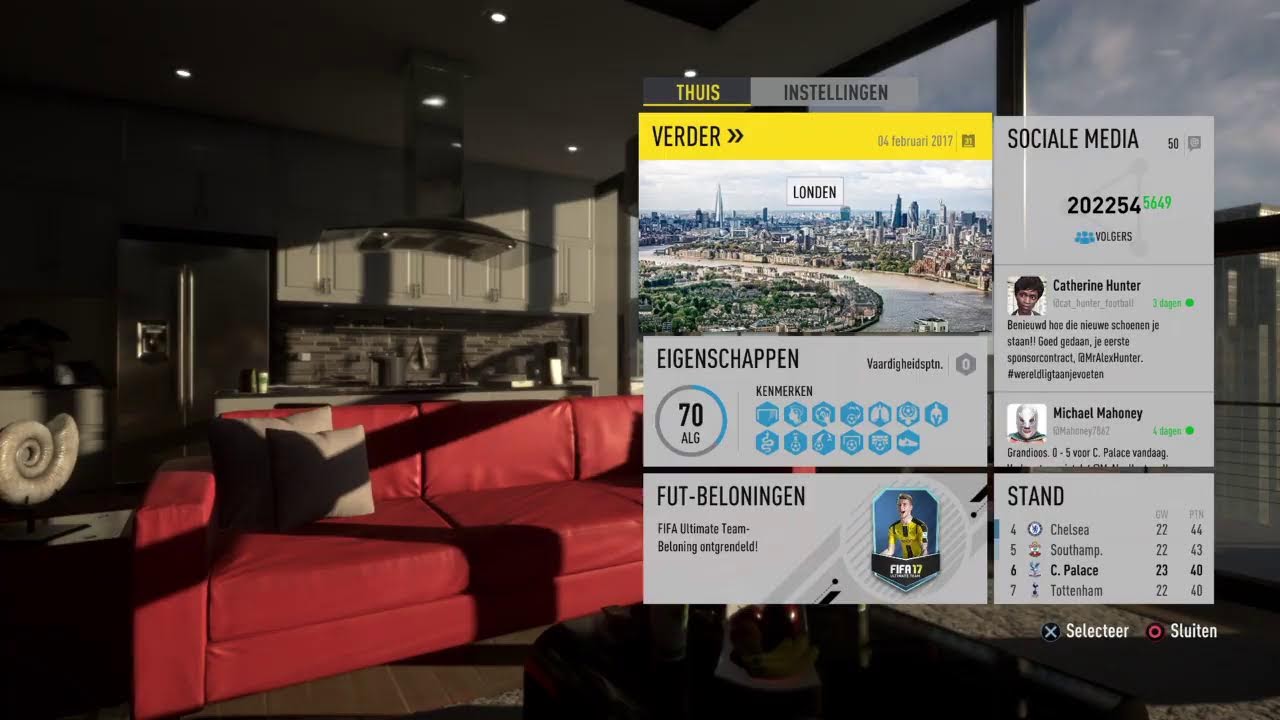Click the calendar icon beside the date
Screen dimensions: 1280x720
pyautogui.click(x=968, y=141)
